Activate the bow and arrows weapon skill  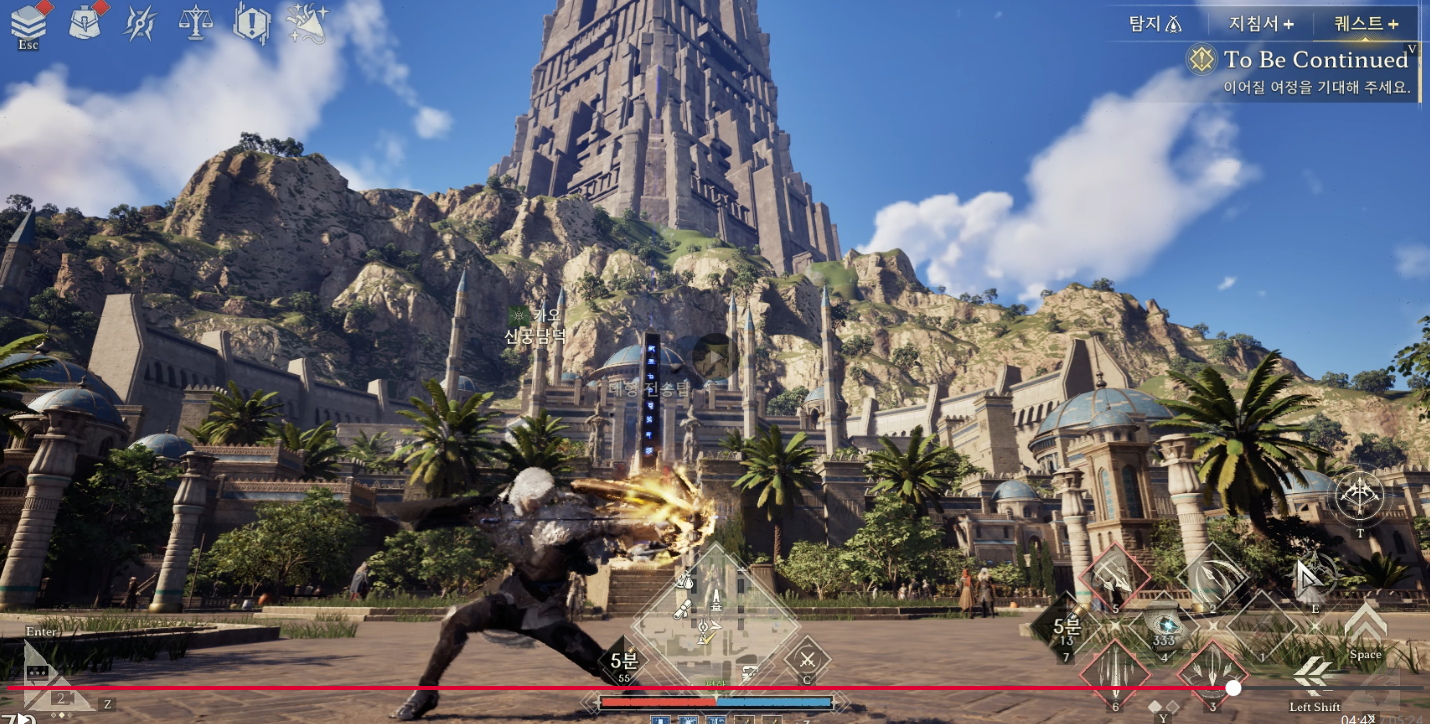(x=1360, y=497)
